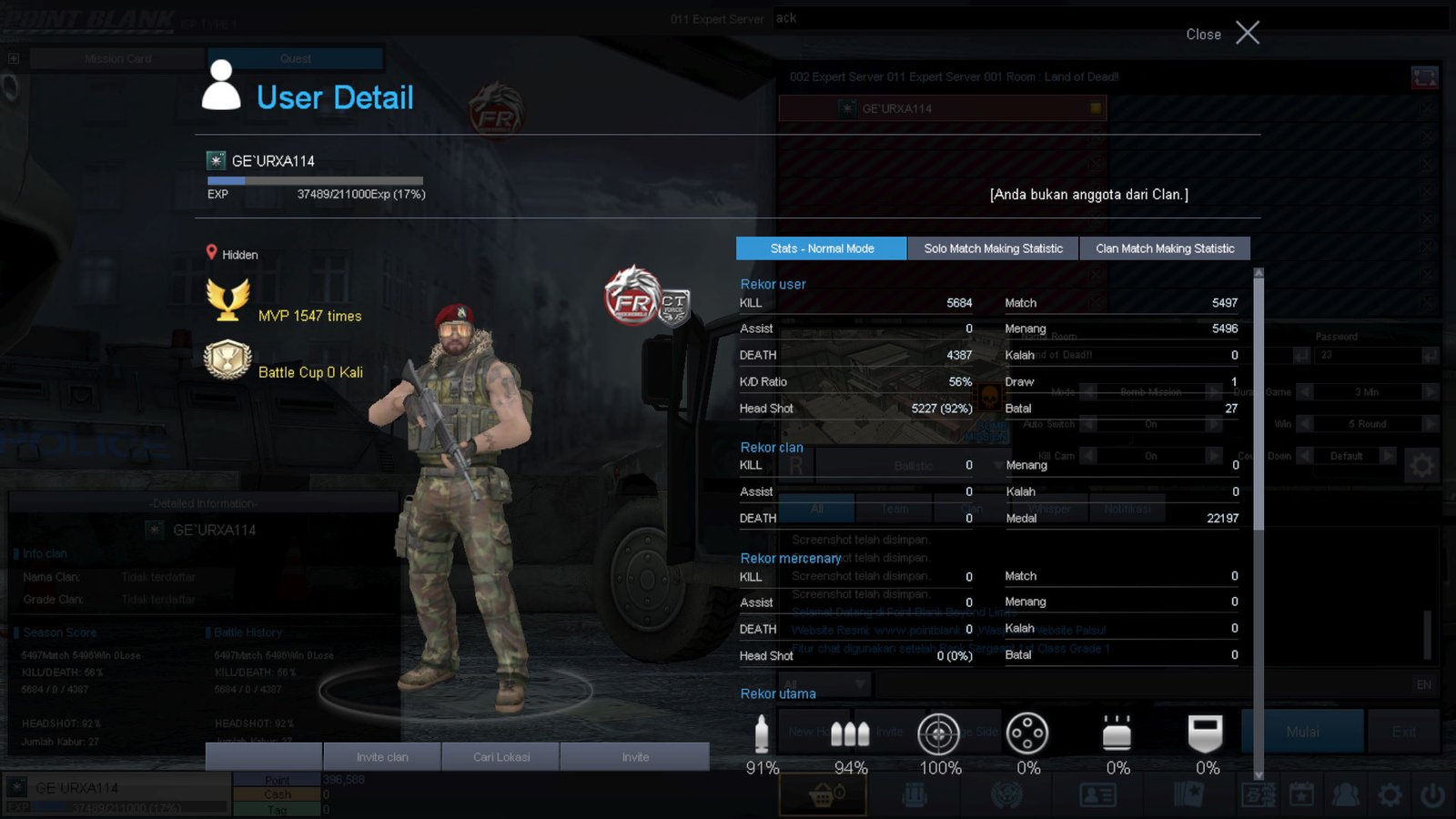Send an Invite to this player
Image resolution: width=1456 pixels, height=819 pixels.
[635, 757]
